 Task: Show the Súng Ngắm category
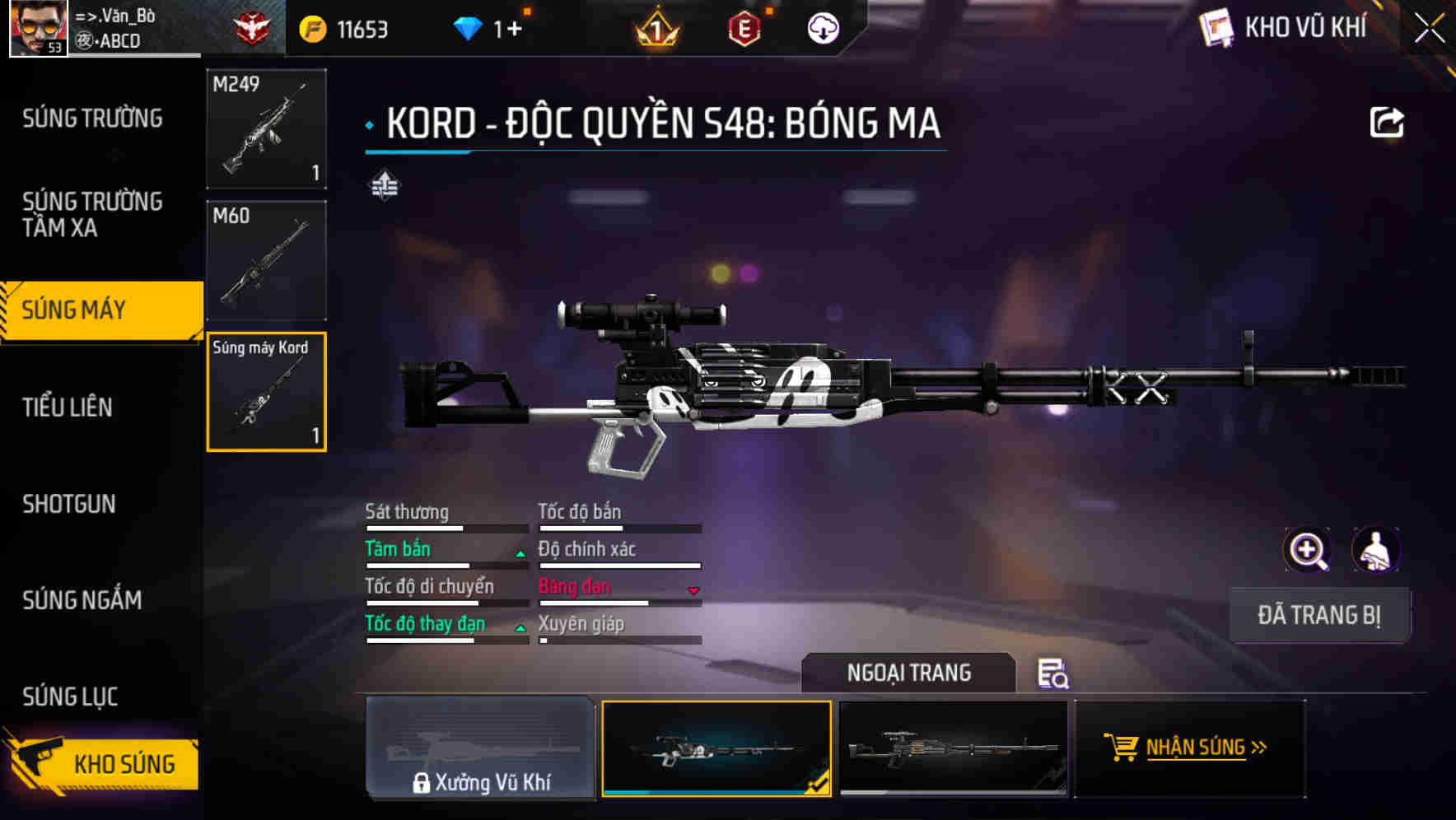[x=82, y=600]
